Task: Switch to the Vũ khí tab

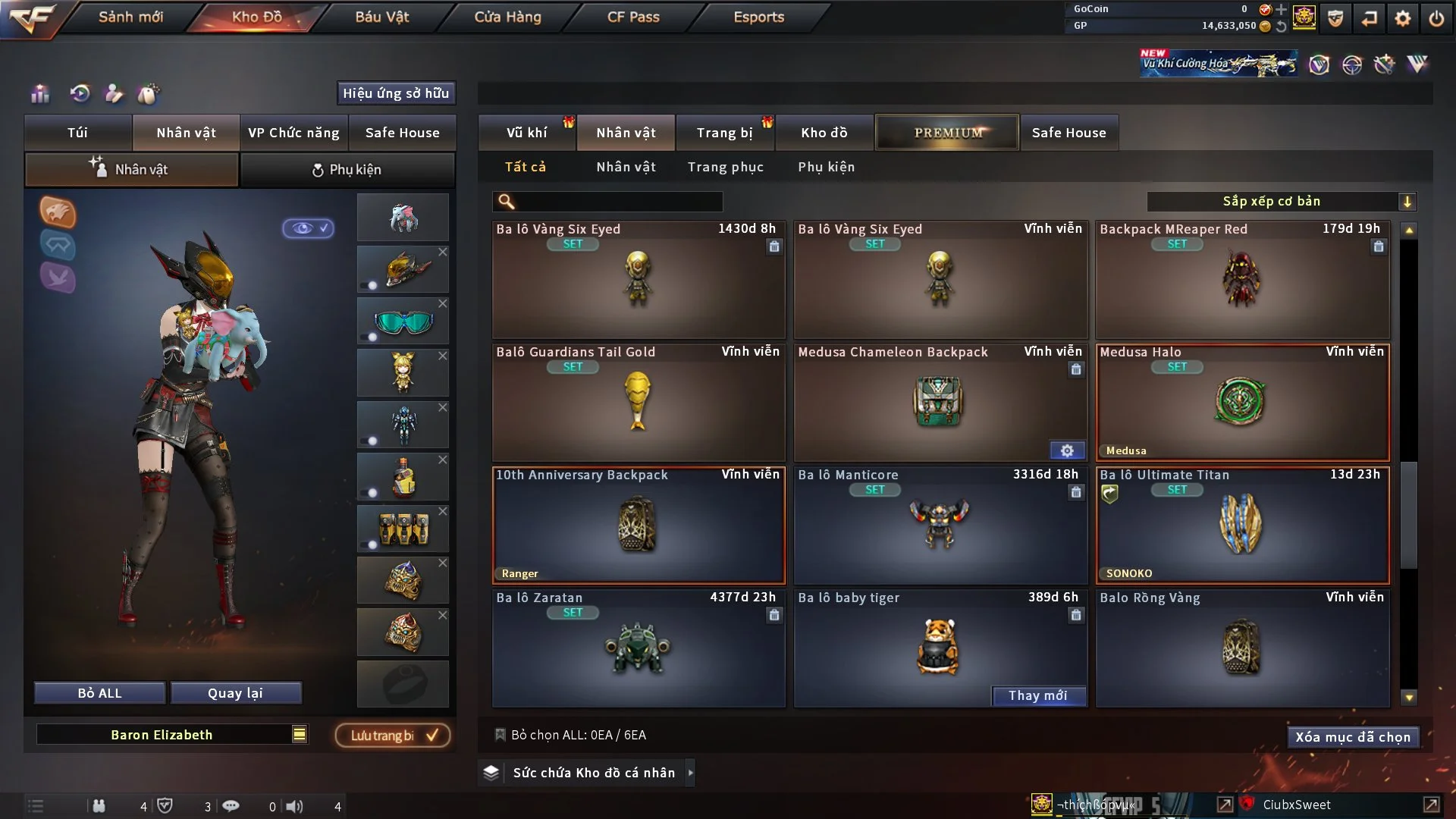Action: (x=526, y=133)
